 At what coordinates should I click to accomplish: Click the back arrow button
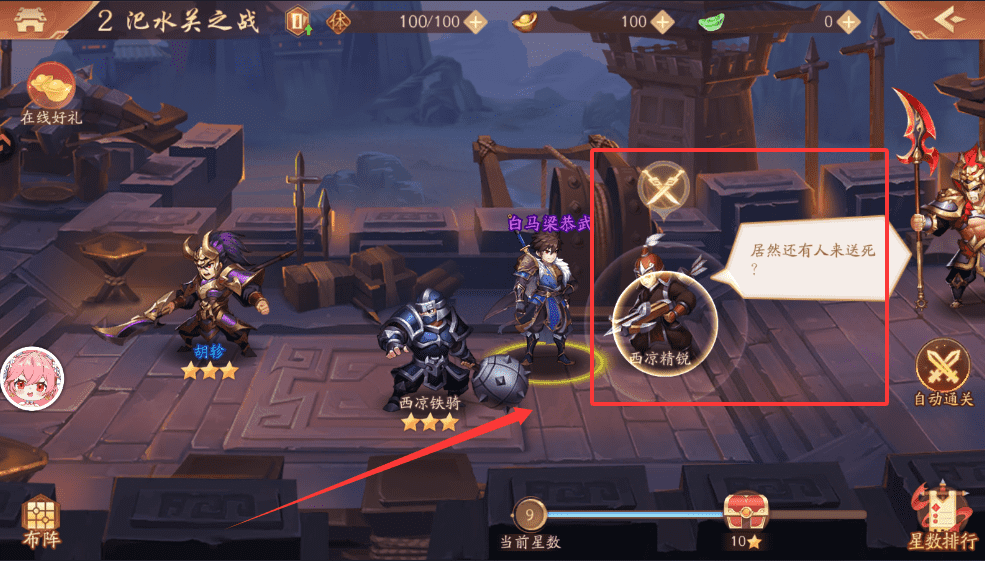943,20
